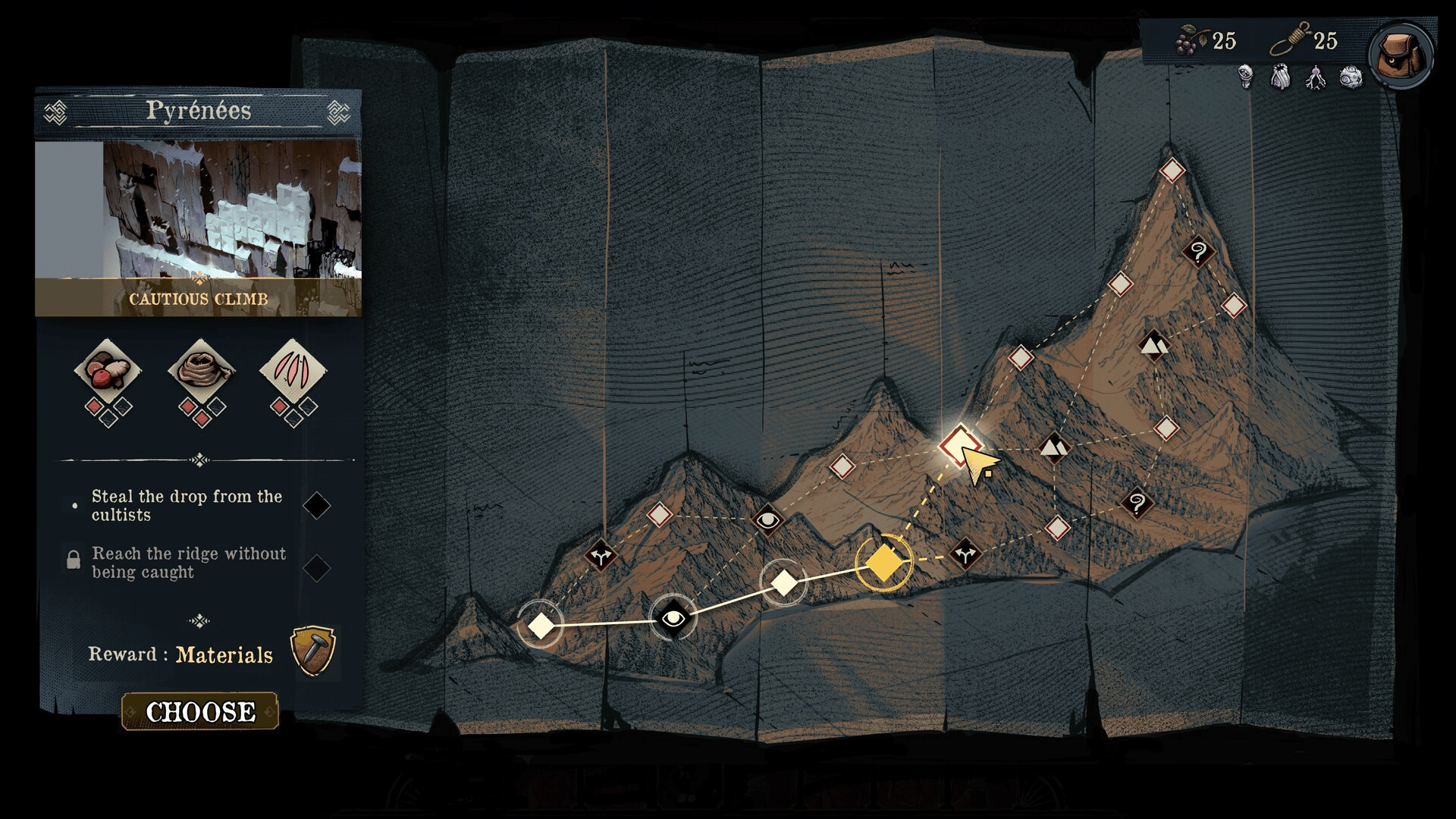This screenshot has height=819, width=1456.
Task: Open the backpack inventory
Action: [x=1400, y=55]
